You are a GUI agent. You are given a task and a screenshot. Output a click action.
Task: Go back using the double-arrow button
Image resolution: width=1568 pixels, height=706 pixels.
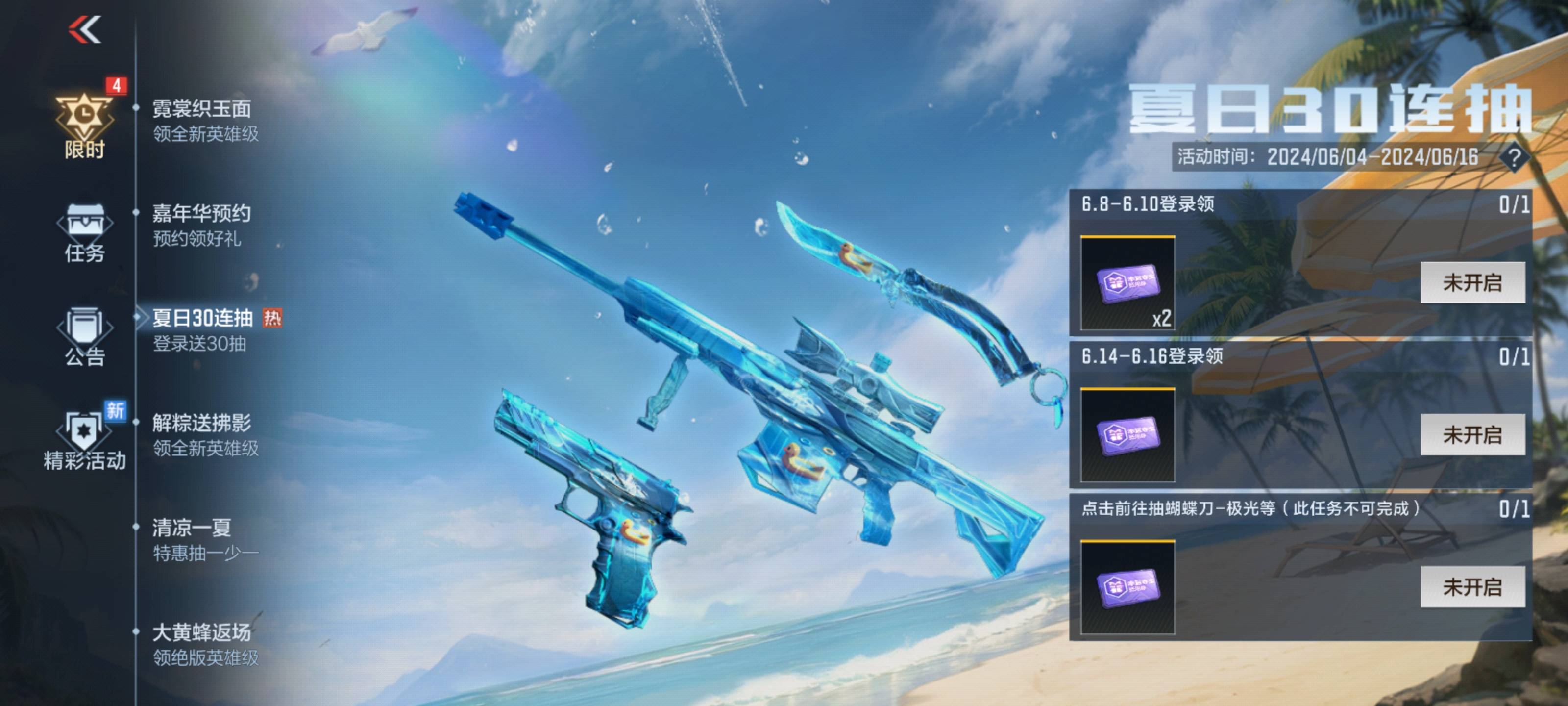85,29
